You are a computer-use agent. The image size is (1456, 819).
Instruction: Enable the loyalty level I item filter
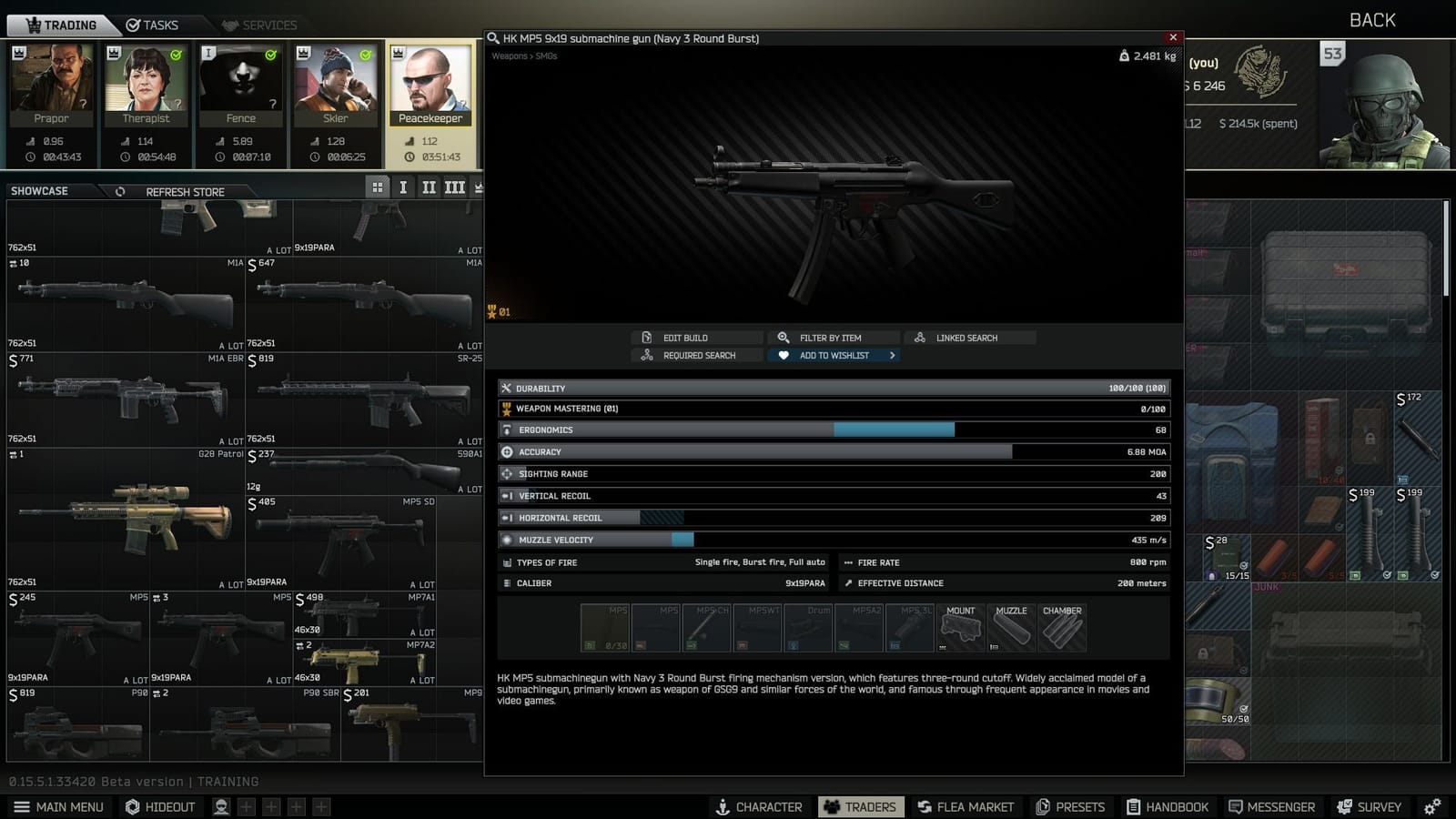[403, 186]
